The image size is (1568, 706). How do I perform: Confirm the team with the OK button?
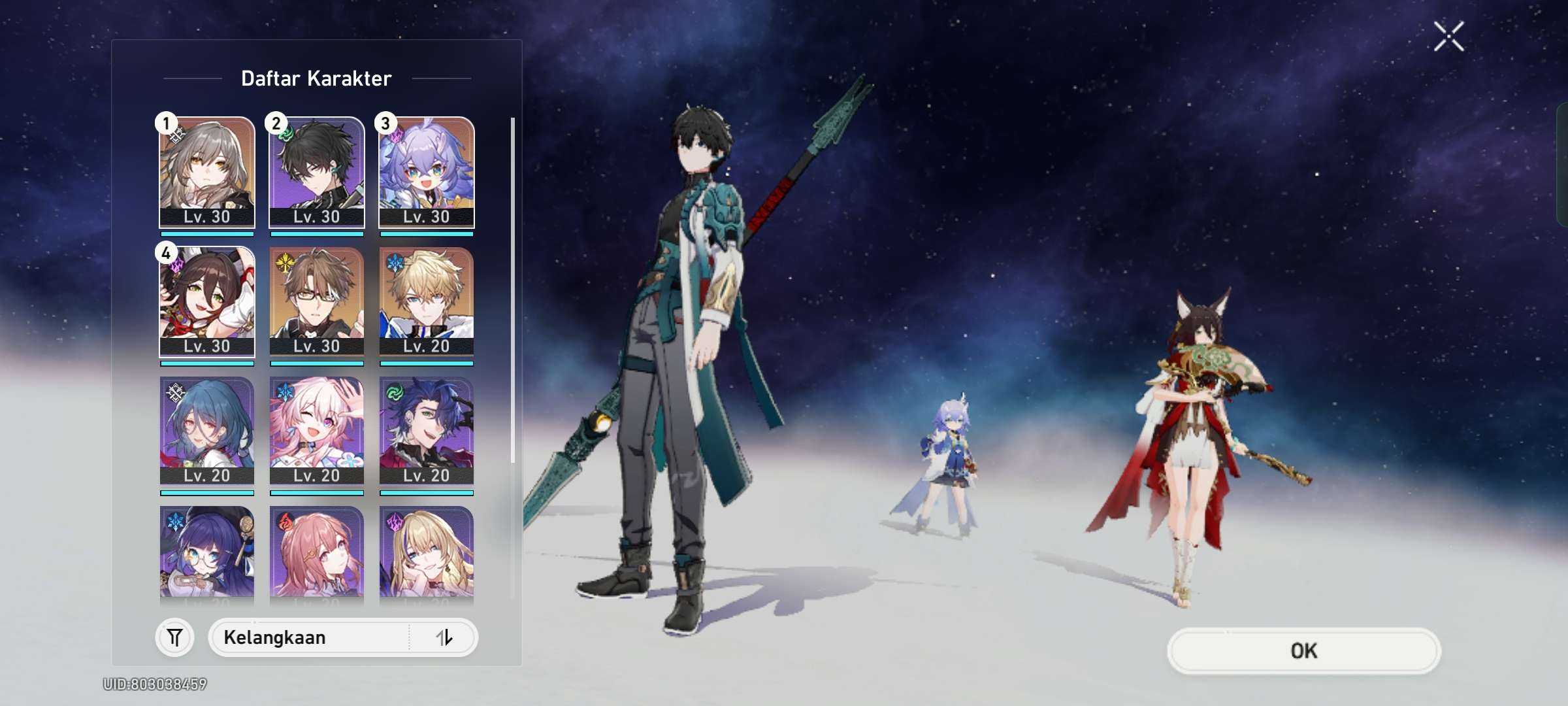(1303, 650)
